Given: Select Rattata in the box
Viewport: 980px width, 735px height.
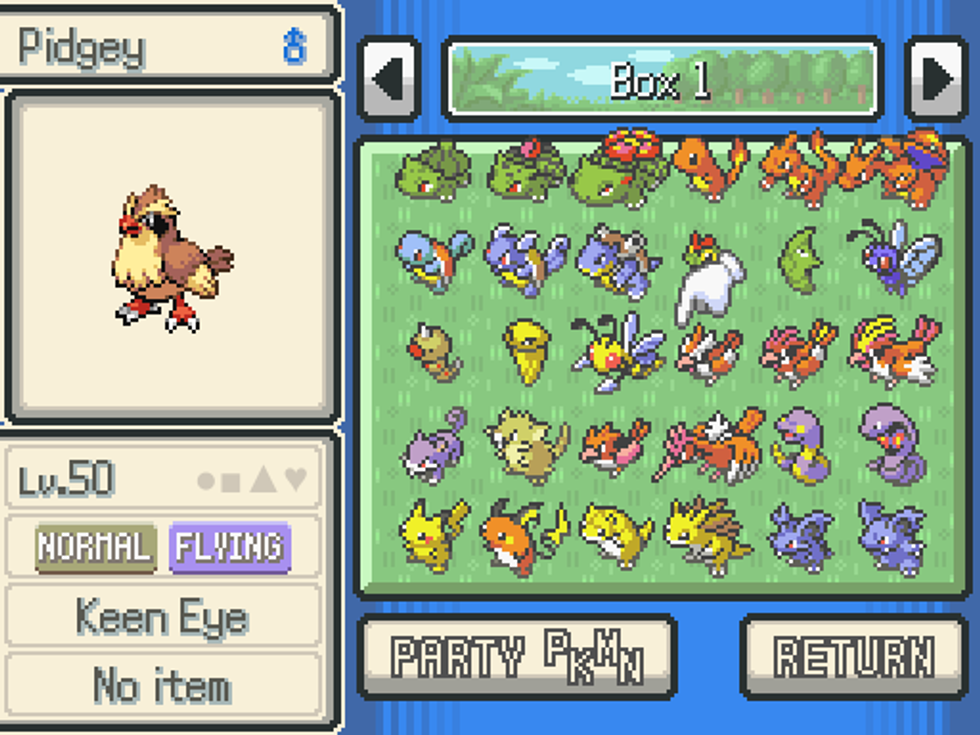Looking at the screenshot, I should 433,443.
